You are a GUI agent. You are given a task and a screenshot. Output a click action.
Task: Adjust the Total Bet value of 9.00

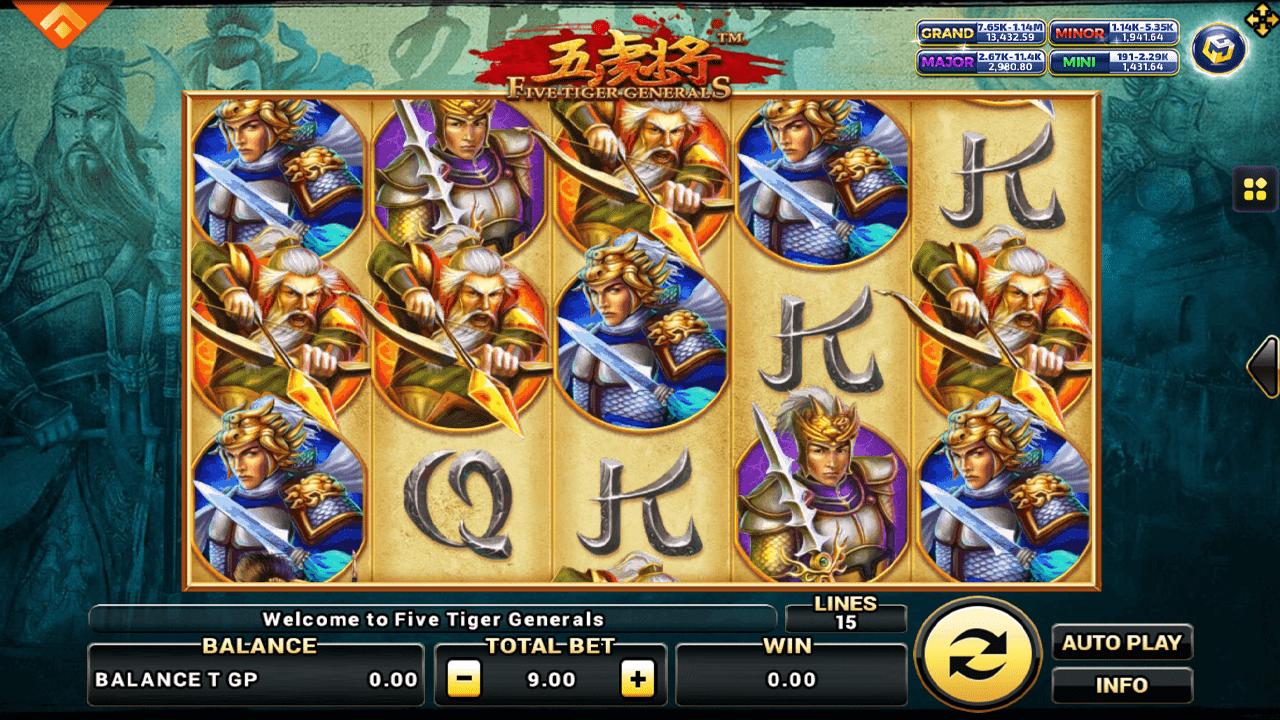click(553, 677)
